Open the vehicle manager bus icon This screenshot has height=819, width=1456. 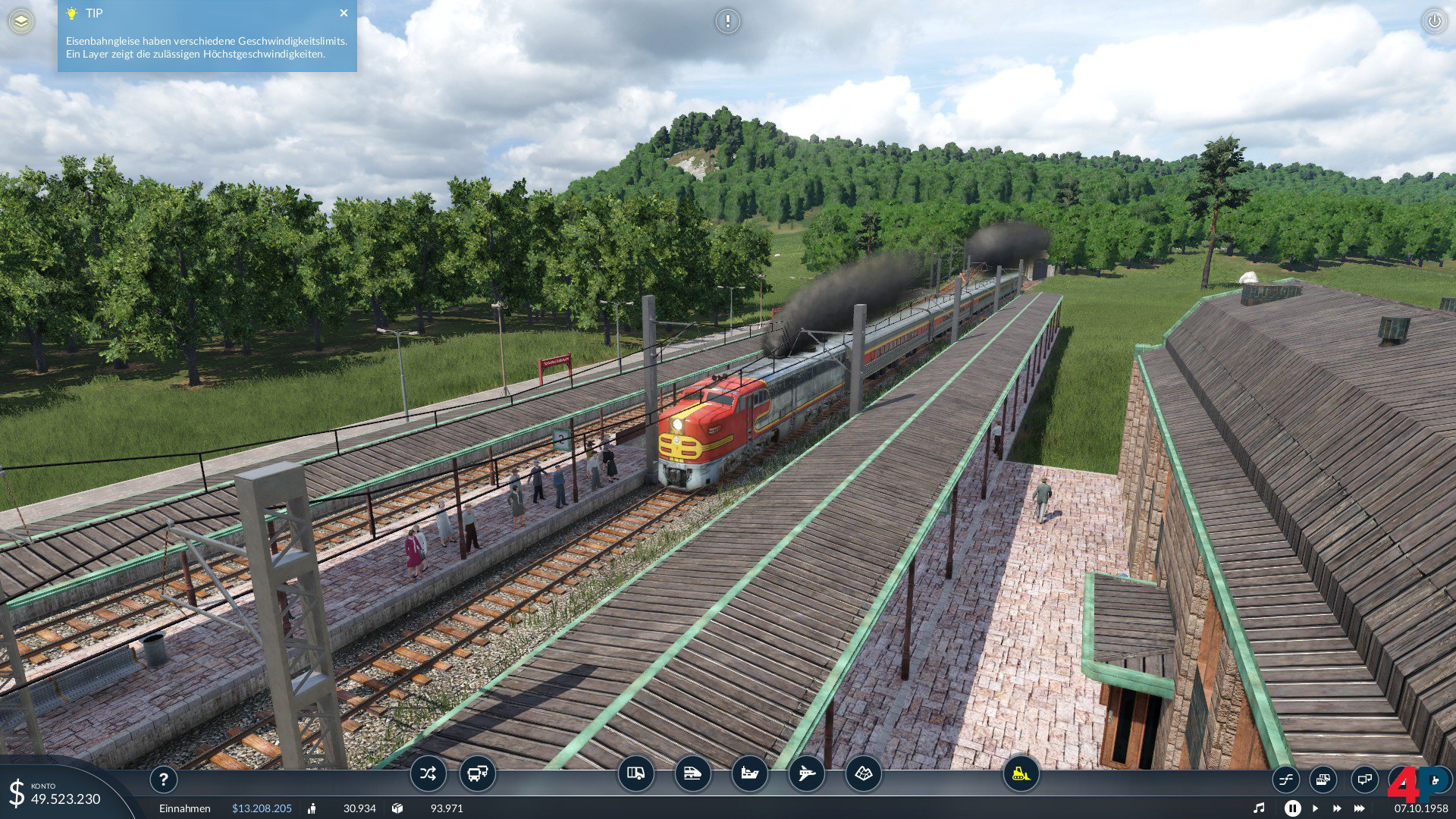click(478, 773)
